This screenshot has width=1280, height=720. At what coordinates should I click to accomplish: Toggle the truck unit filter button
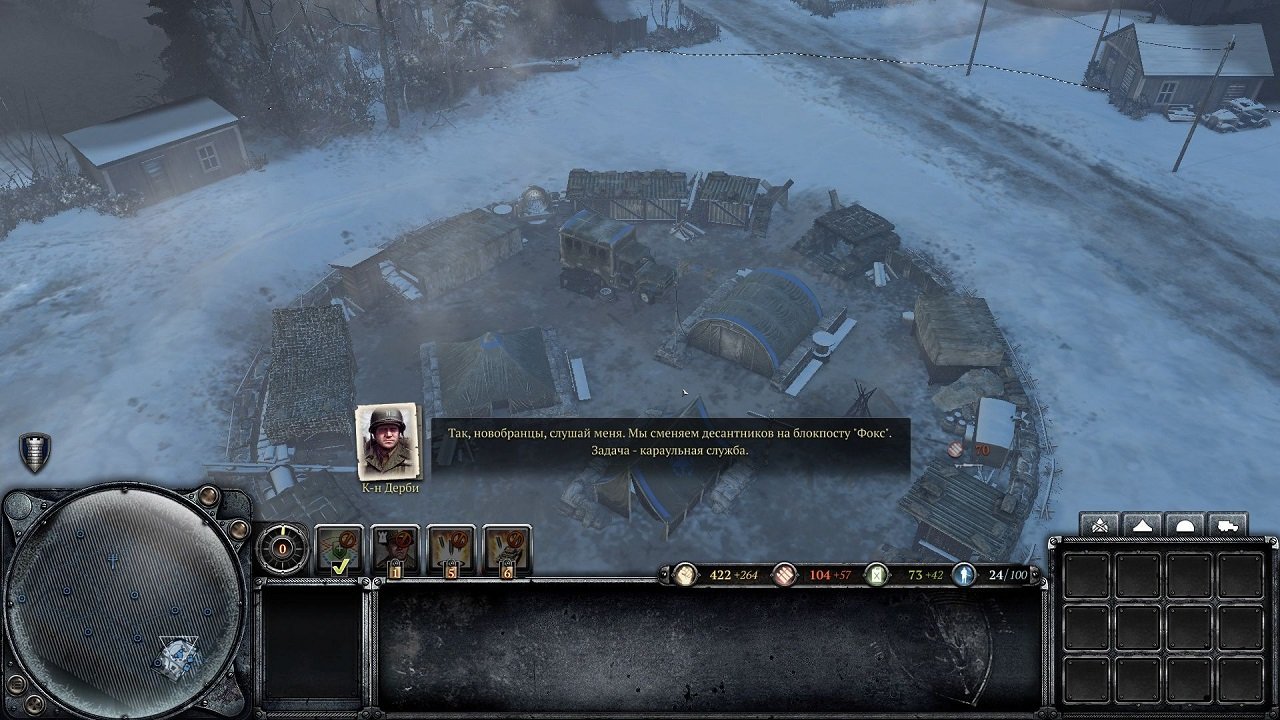click(x=1228, y=524)
